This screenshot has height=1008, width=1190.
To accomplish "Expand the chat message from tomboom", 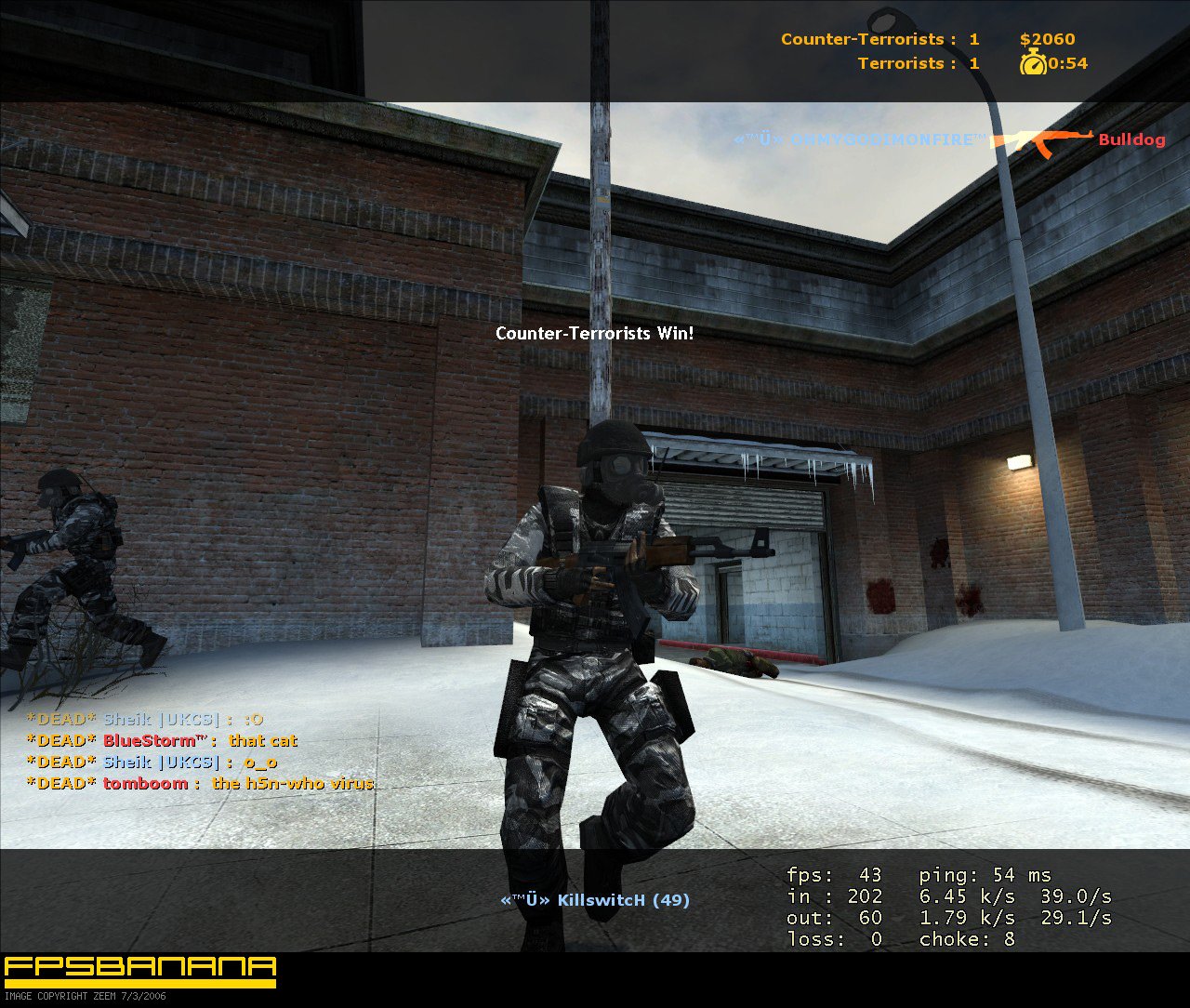I will (200, 784).
